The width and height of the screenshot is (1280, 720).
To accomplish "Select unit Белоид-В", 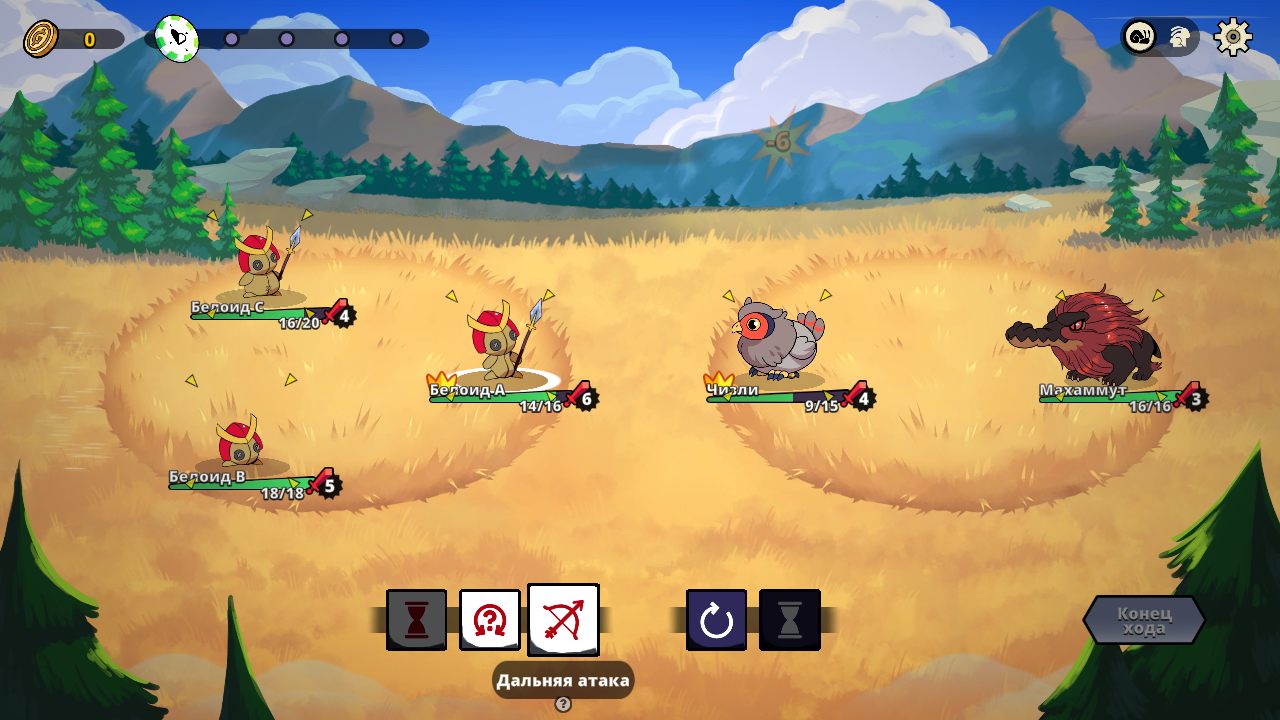I will [x=240, y=442].
